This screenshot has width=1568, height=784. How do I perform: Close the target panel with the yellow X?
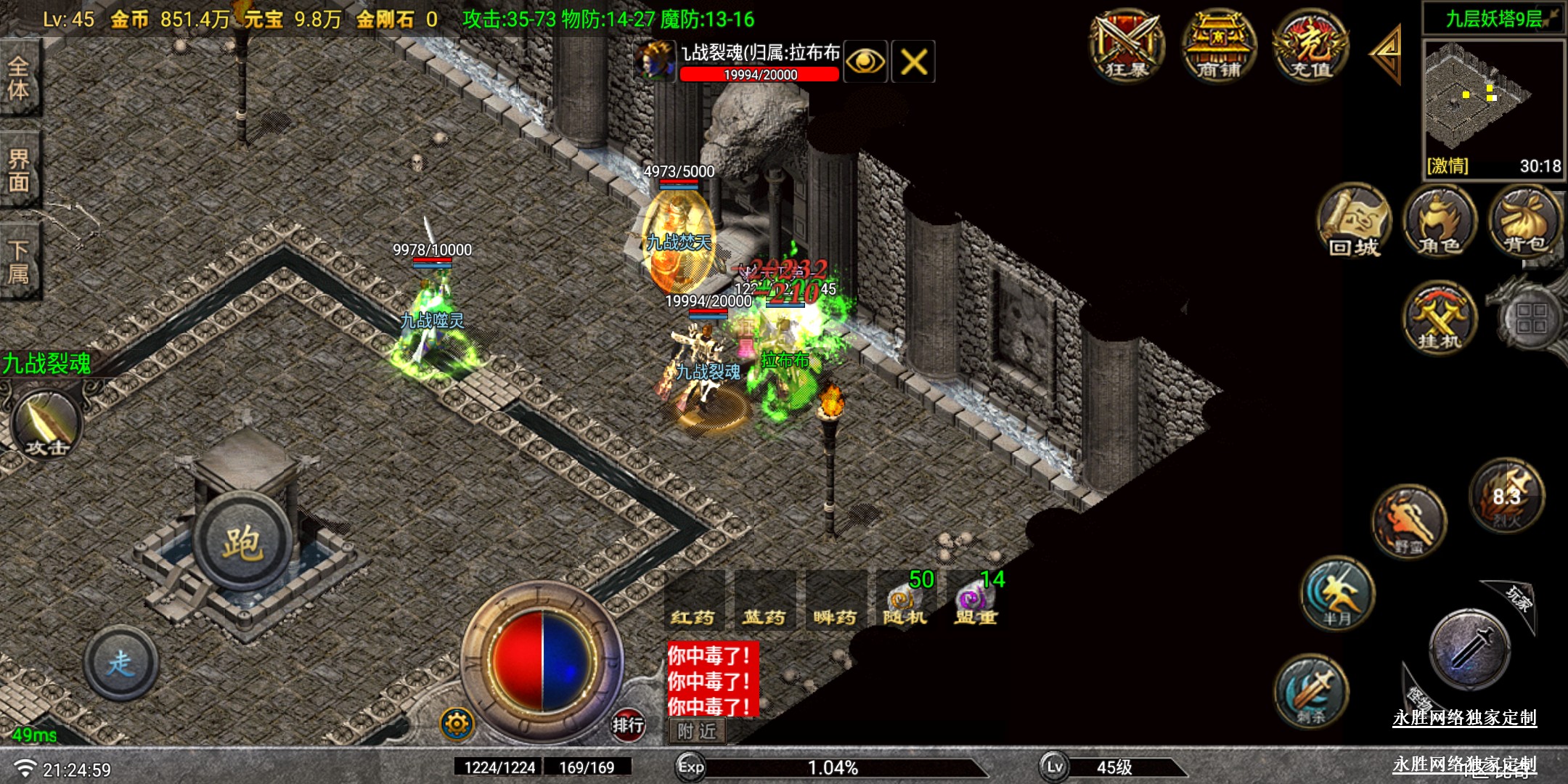tap(913, 62)
